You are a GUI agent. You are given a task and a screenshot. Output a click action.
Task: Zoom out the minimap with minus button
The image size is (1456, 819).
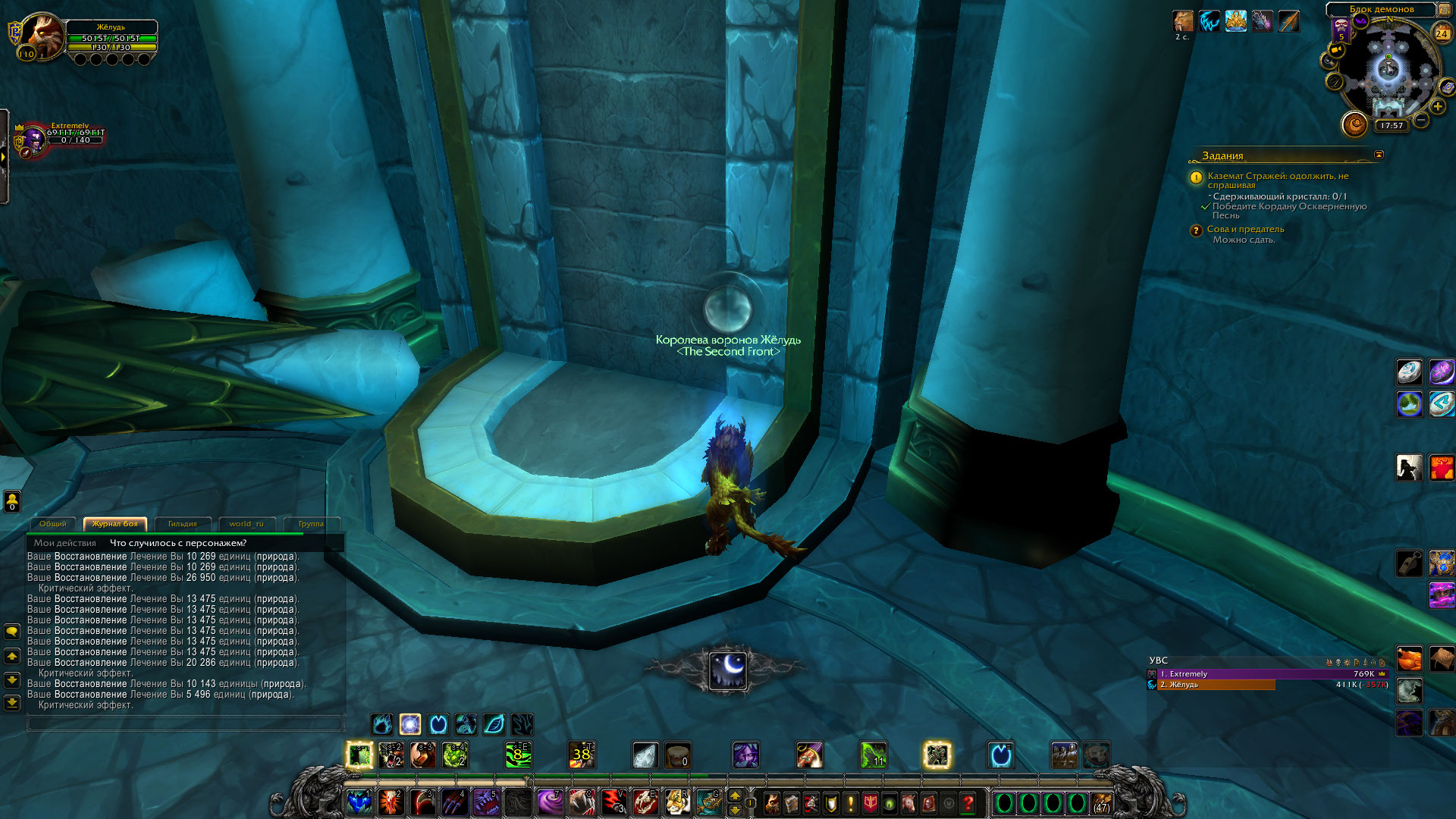(1421, 120)
